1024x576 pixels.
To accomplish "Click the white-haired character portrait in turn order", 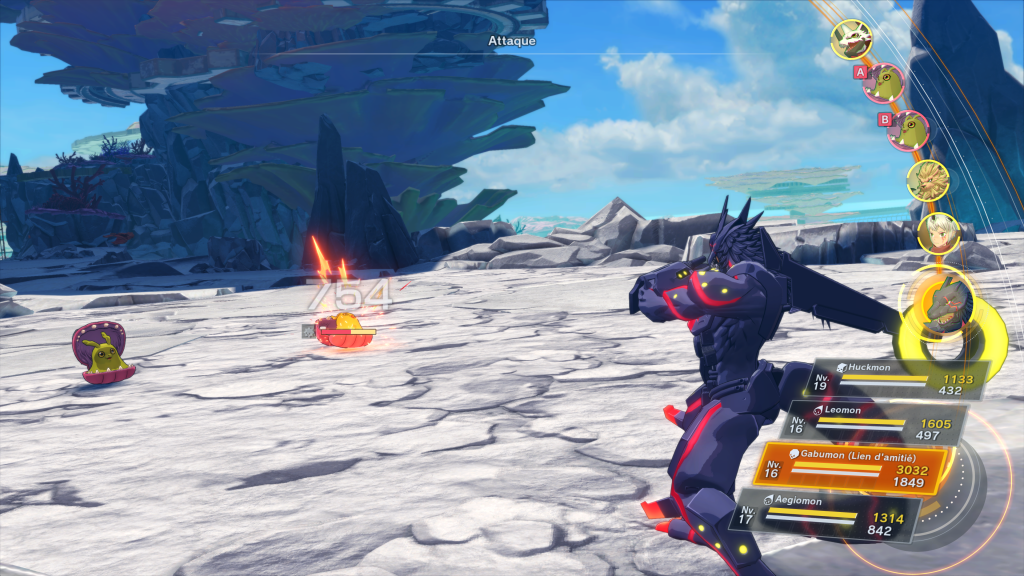I will tap(939, 232).
